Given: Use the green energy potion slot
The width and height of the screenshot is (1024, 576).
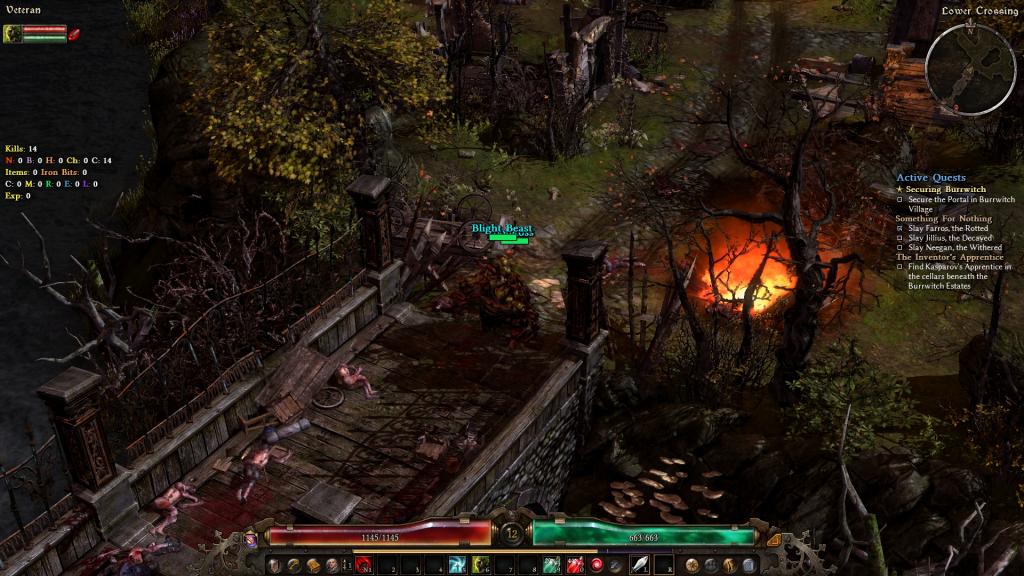Looking at the screenshot, I should pos(551,565).
